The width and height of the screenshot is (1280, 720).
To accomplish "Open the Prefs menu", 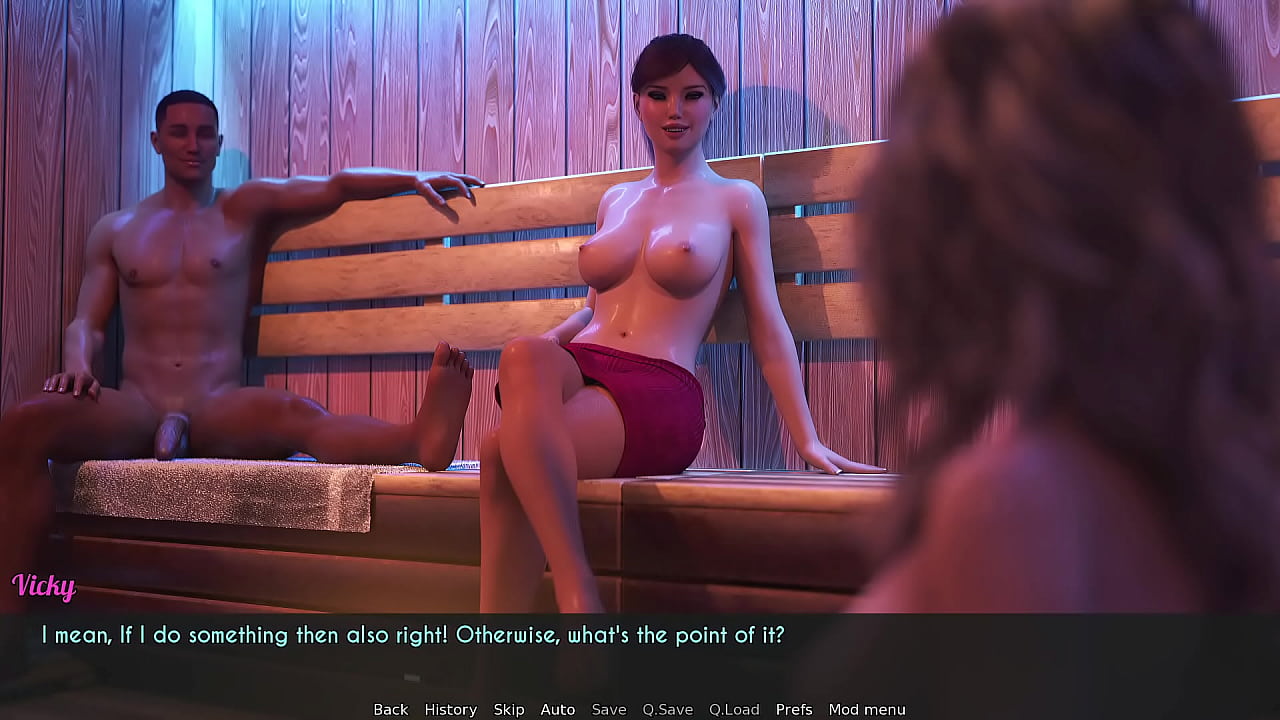I will (794, 709).
